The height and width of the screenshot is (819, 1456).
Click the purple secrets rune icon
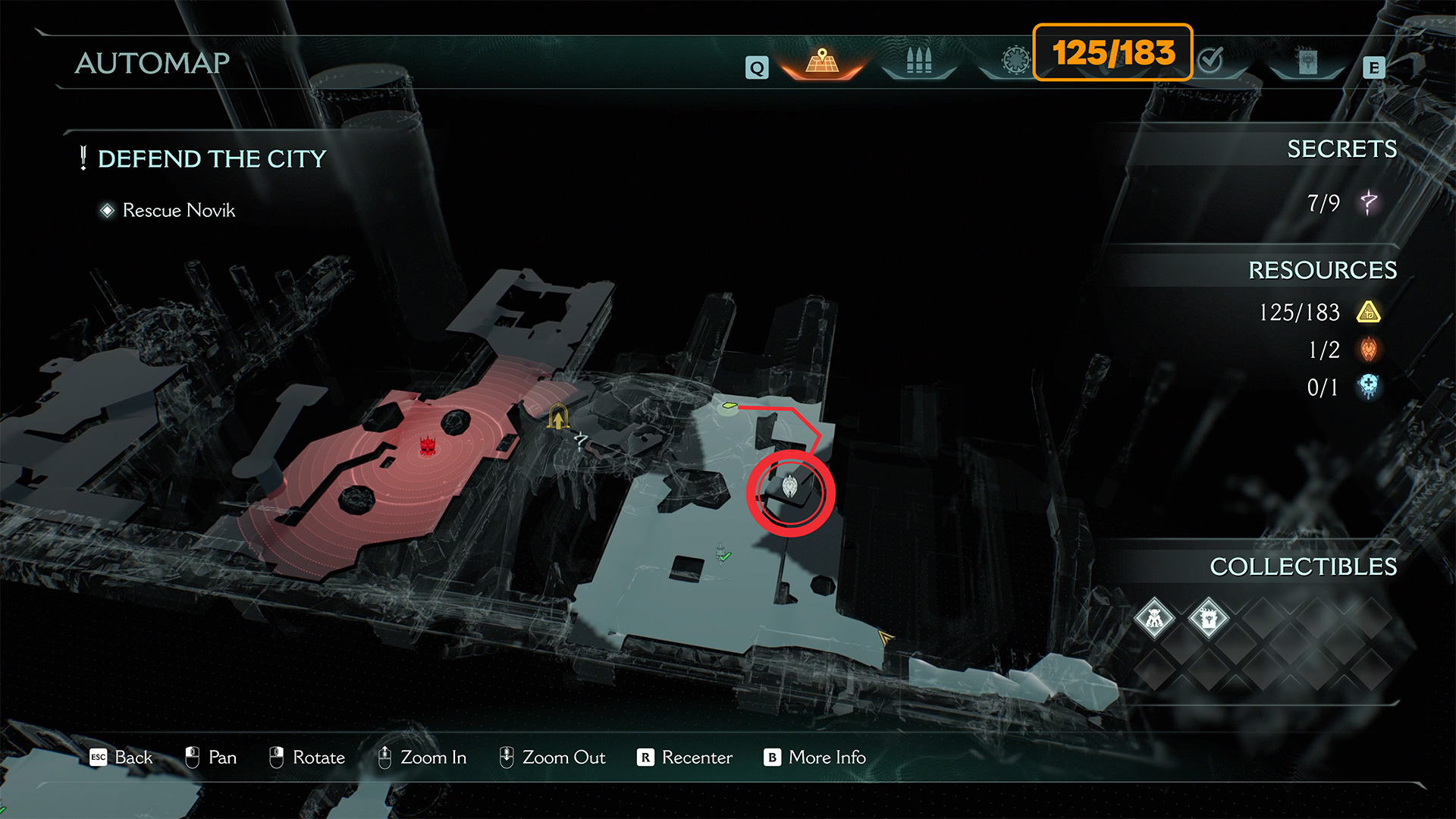point(1369,202)
